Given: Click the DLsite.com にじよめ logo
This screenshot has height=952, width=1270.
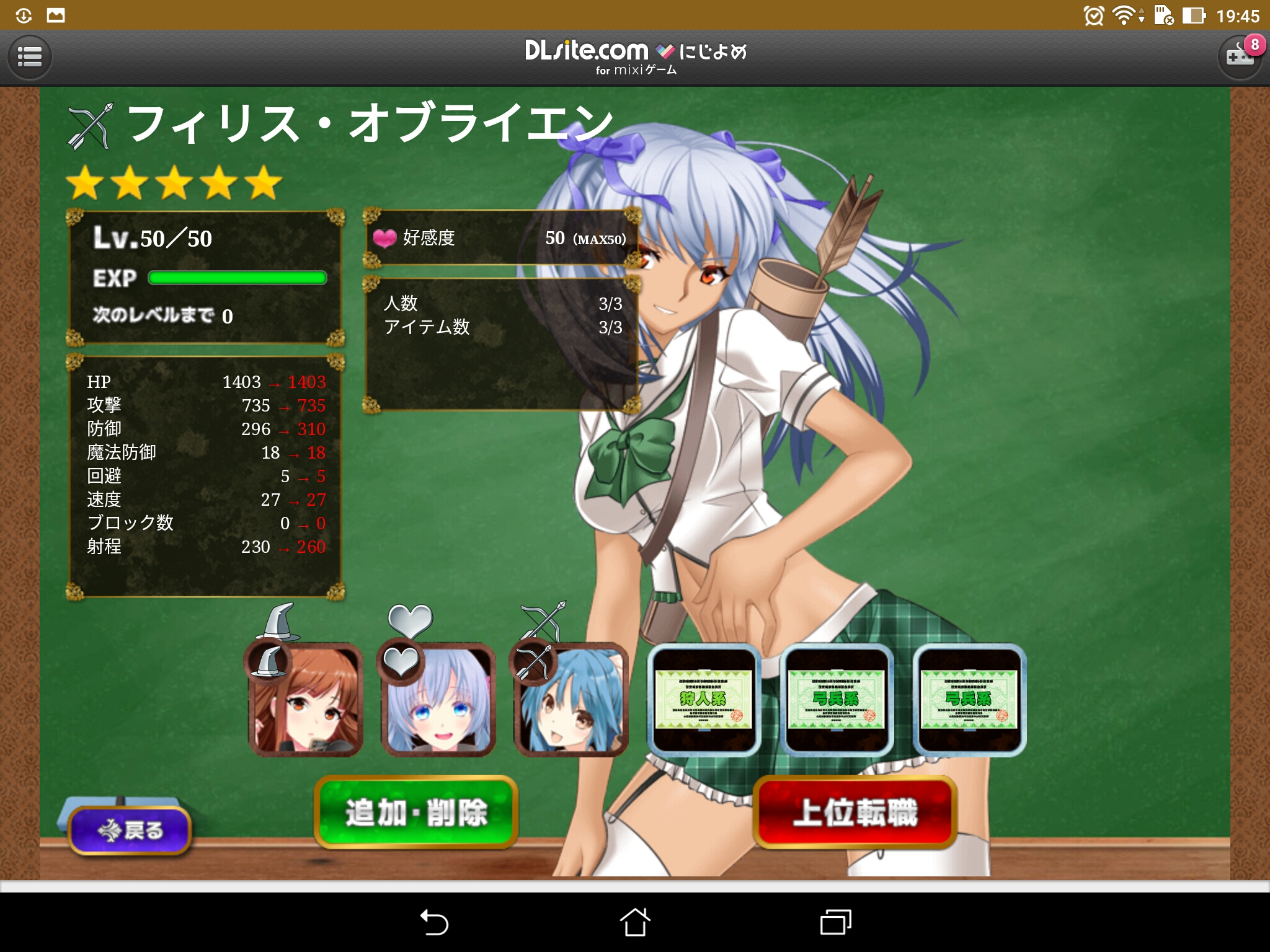Looking at the screenshot, I should coord(635,57).
